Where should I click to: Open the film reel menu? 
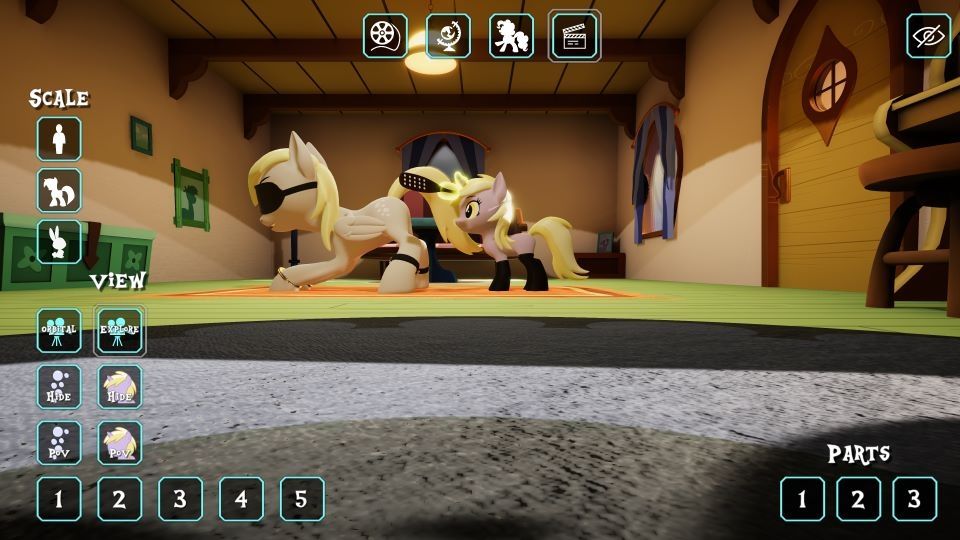pyautogui.click(x=385, y=36)
